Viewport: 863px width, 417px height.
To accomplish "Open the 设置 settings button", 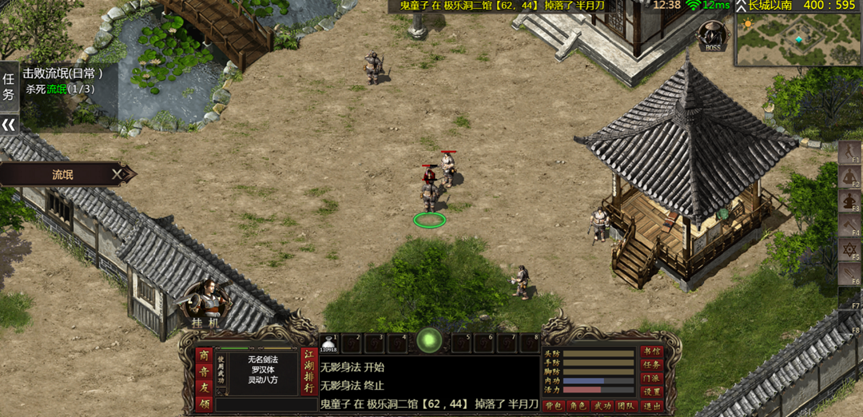I will [652, 391].
